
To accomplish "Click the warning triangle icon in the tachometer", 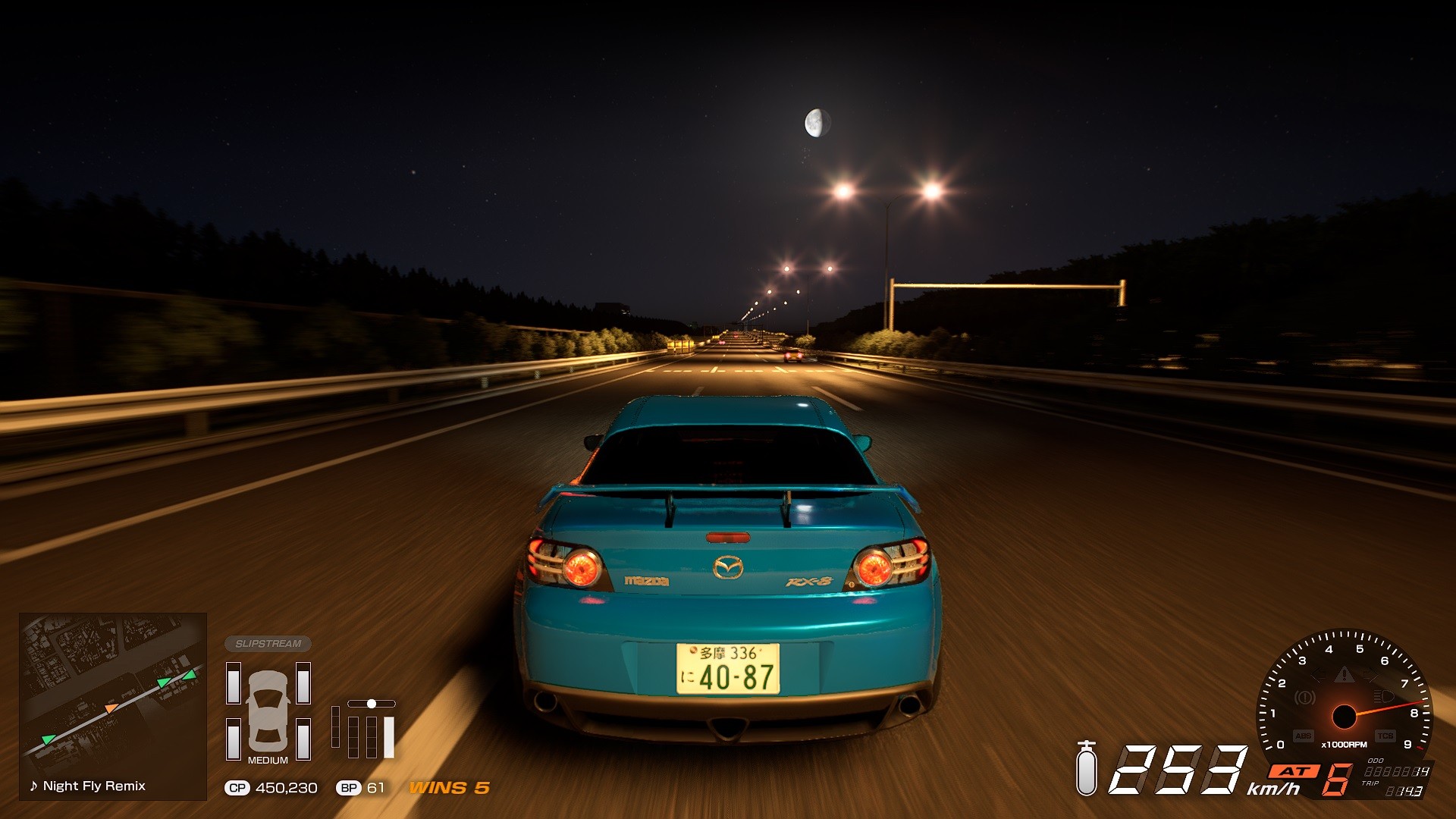I will pos(1344,674).
